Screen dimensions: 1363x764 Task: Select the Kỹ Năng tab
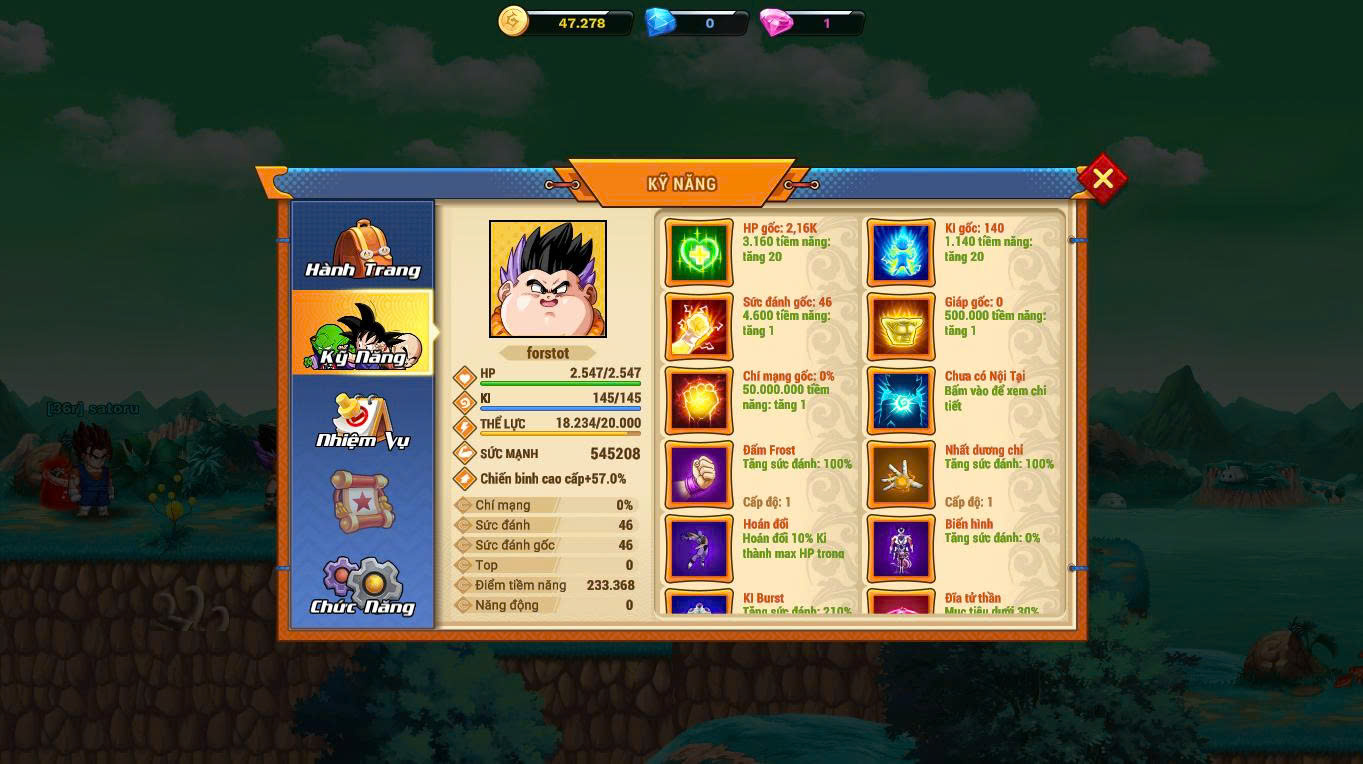tap(362, 334)
